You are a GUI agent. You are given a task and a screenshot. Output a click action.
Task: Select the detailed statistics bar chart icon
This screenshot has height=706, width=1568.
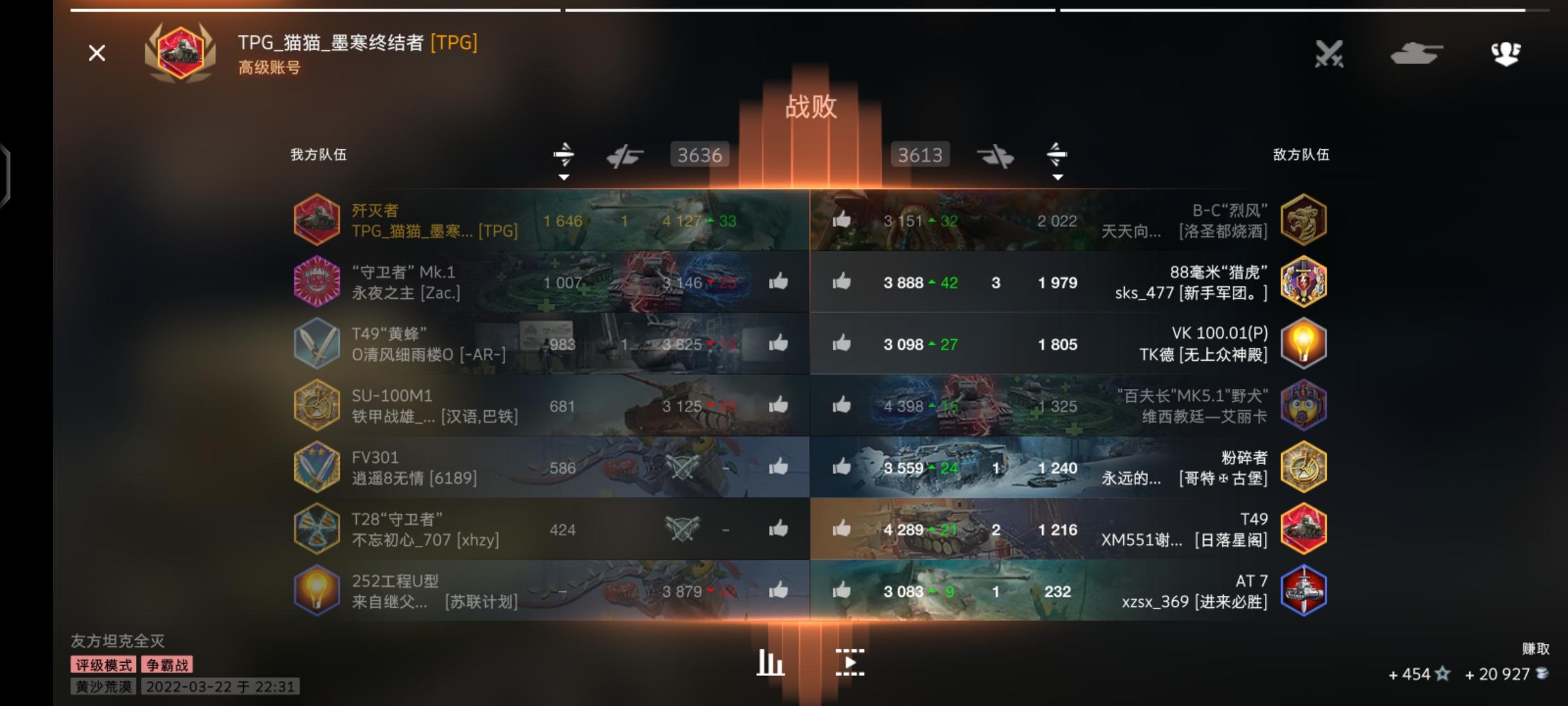(x=770, y=663)
